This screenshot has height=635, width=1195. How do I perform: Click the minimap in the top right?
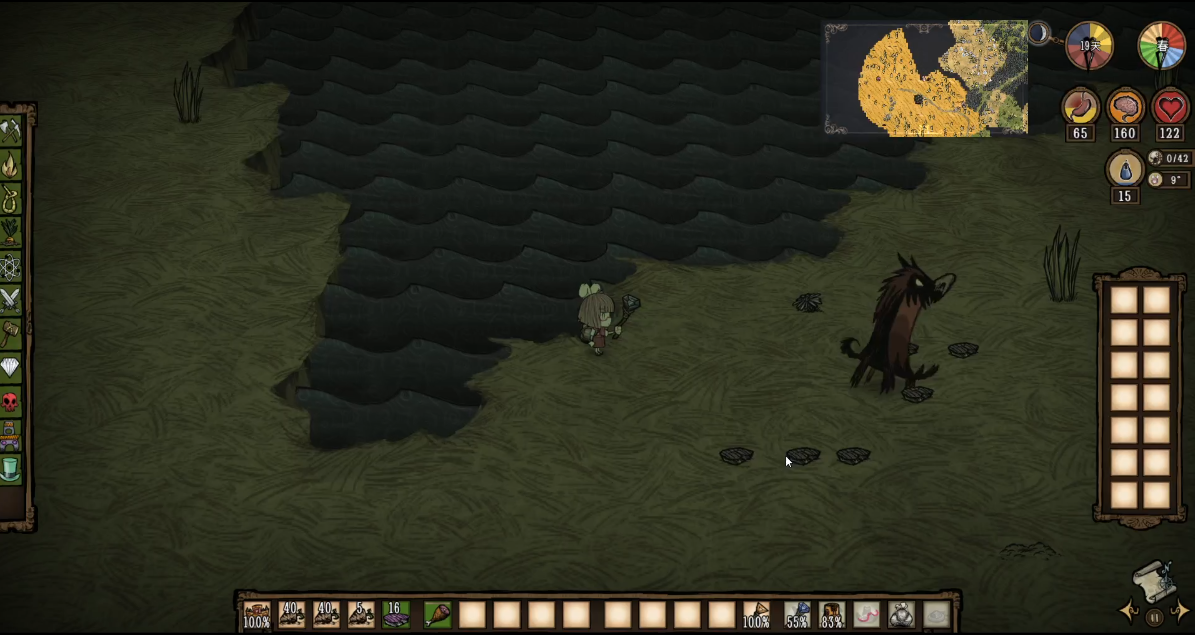(926, 78)
